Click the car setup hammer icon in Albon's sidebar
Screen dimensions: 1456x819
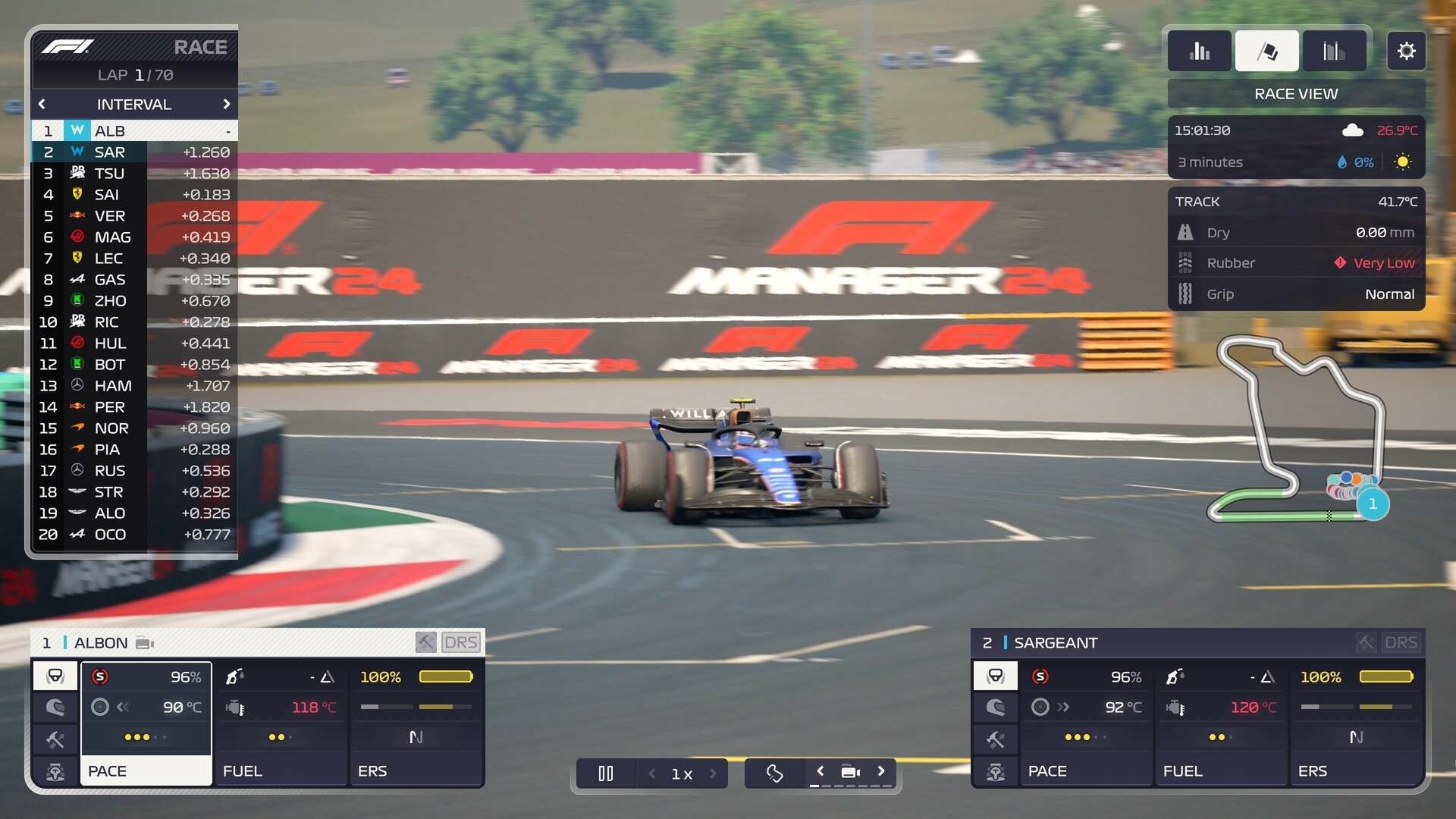[55, 740]
